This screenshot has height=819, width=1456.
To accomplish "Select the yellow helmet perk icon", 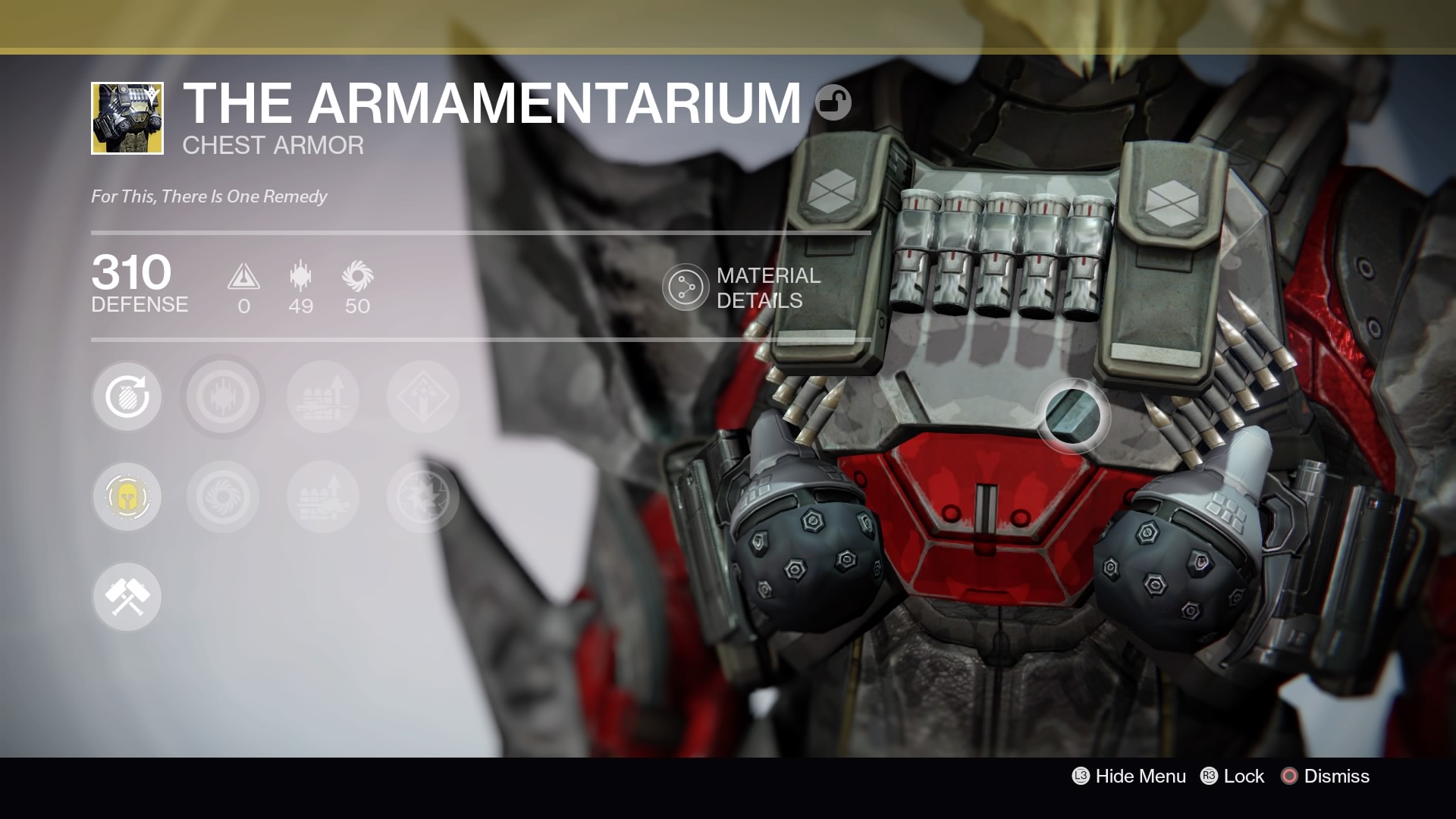I will tap(127, 497).
